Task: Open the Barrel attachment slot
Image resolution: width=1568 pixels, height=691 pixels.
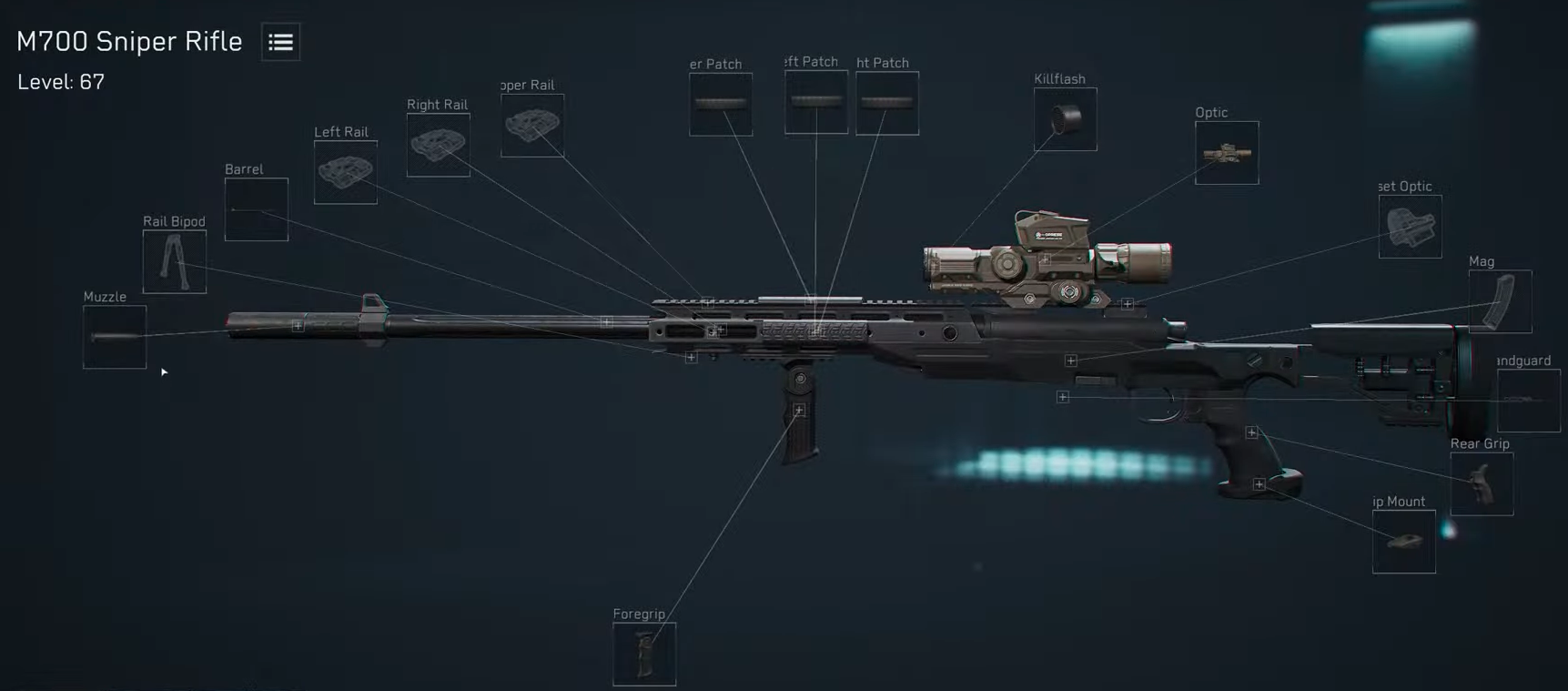Action: point(256,210)
